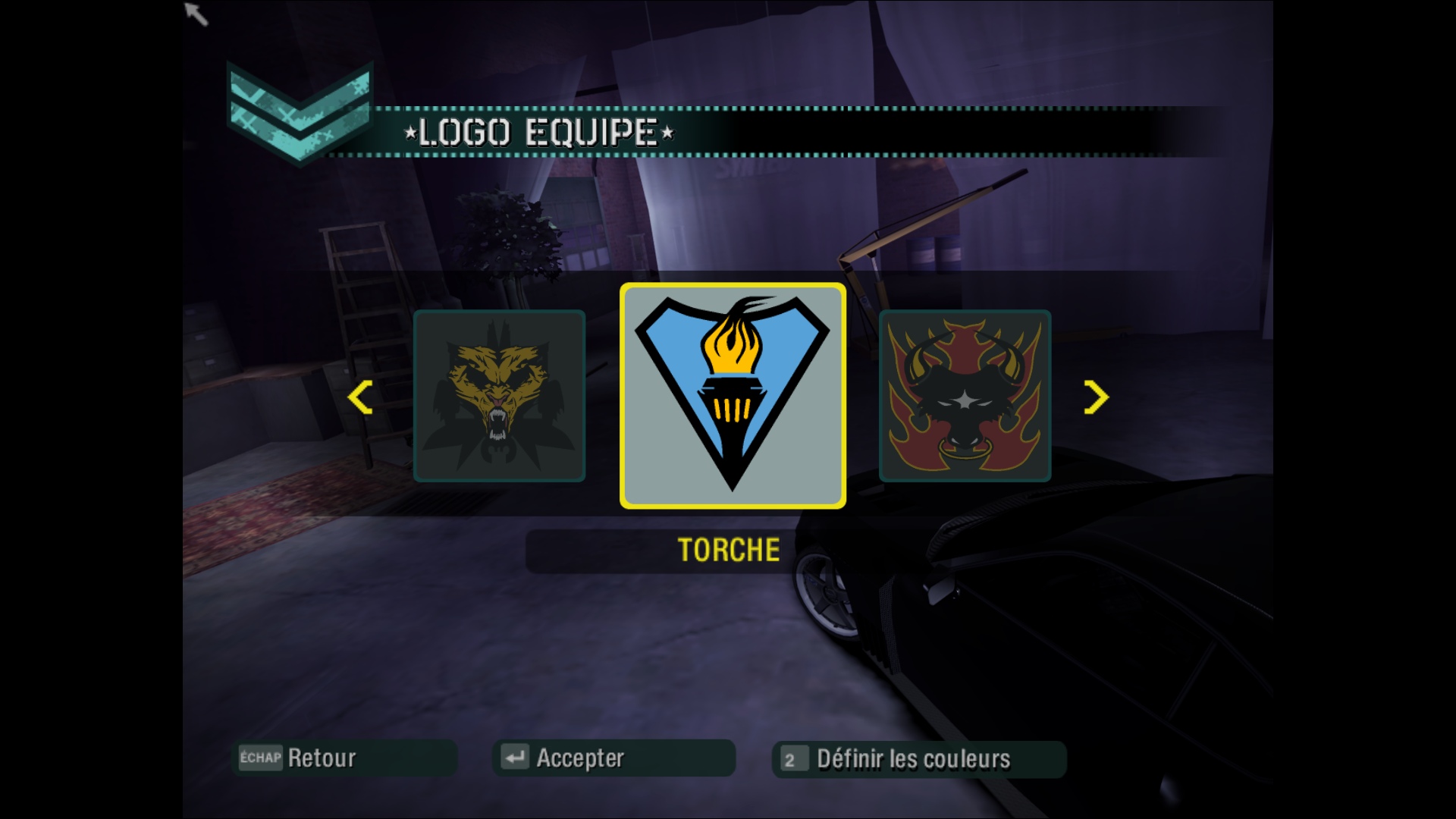Open Définir les couleurs color settings
The image size is (1456, 819).
pos(918,759)
